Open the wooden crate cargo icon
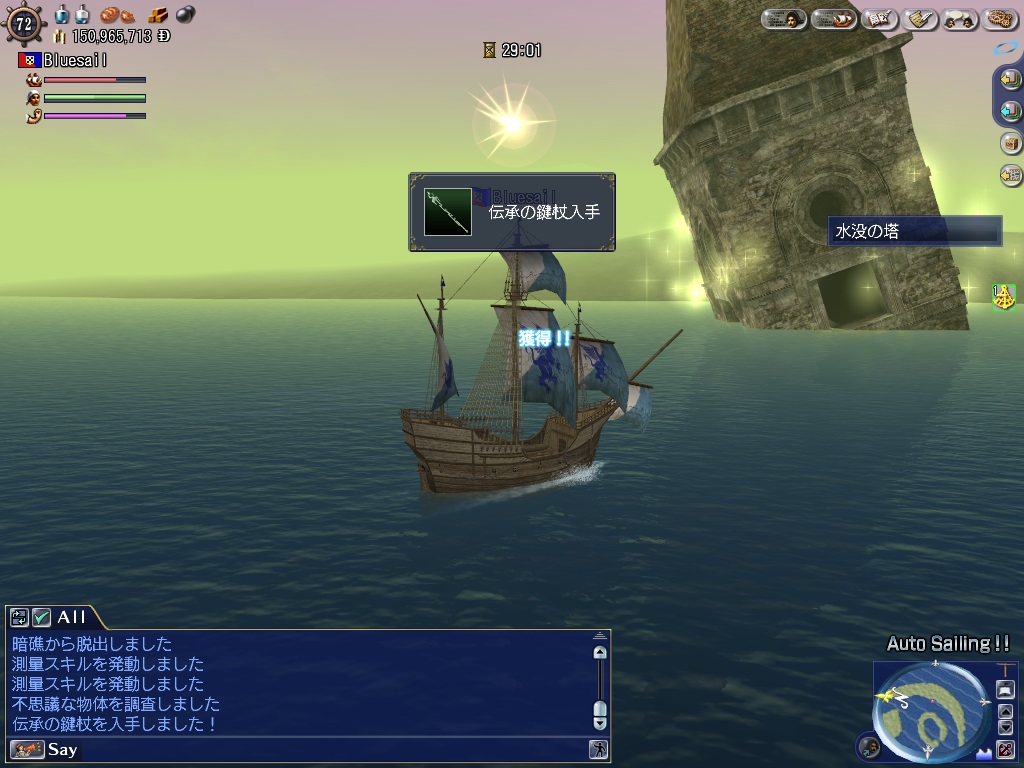This screenshot has width=1024, height=768. tap(1010, 143)
